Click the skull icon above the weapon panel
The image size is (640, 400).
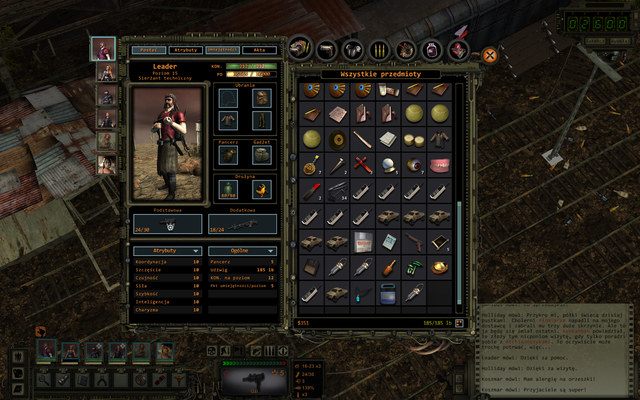coord(213,349)
